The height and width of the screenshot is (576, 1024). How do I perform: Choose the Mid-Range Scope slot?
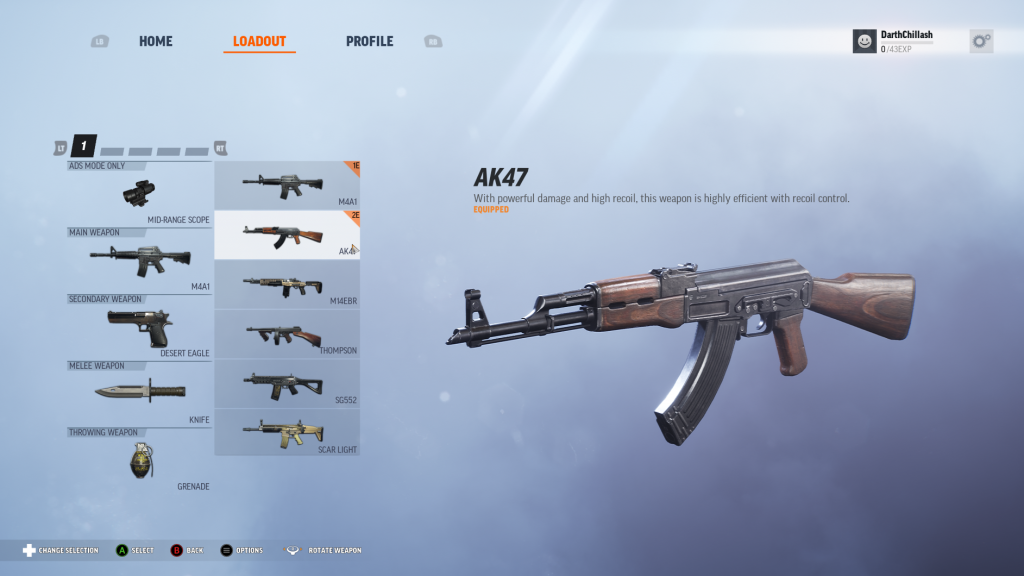click(x=140, y=192)
